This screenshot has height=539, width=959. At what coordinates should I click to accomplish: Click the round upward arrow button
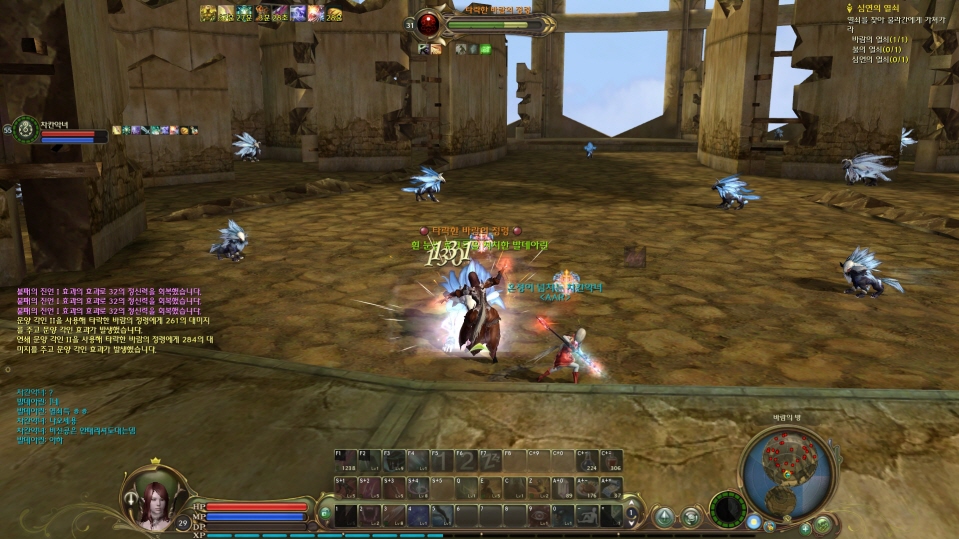[663, 516]
